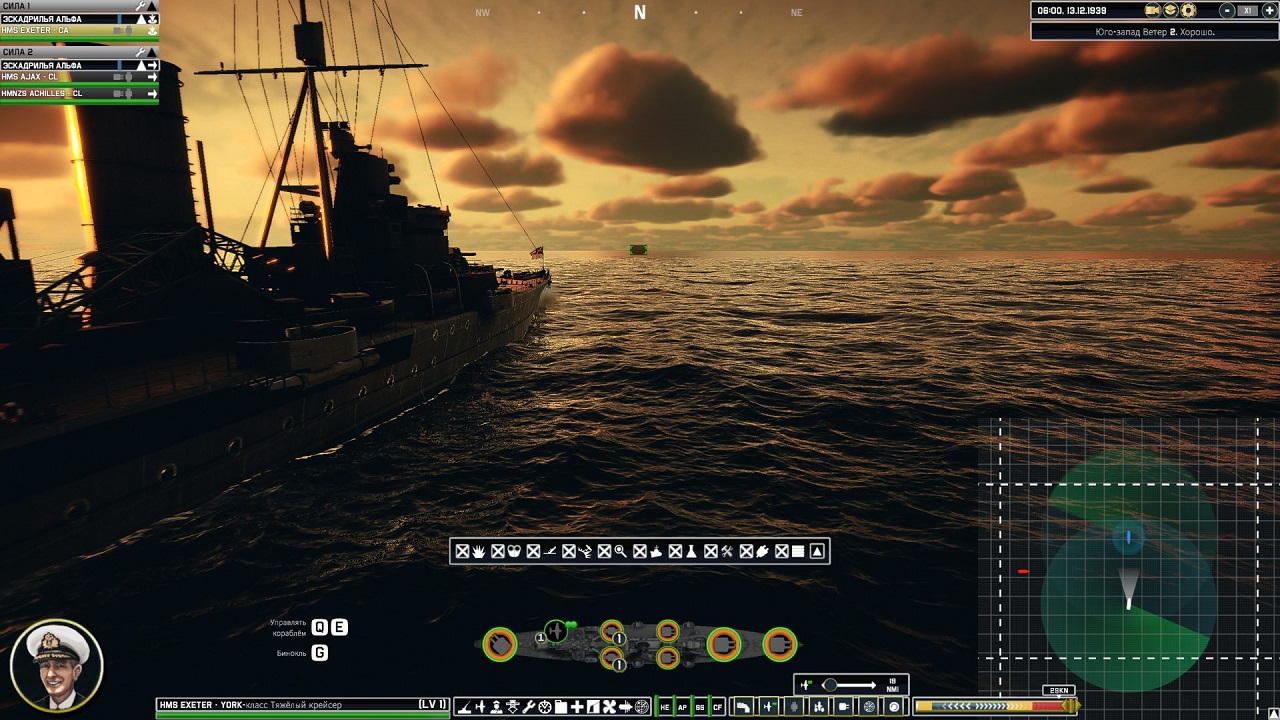Select the magnifying glass in the center hotkey bar
Viewport: 1280px width, 720px height.
pyautogui.click(x=619, y=550)
